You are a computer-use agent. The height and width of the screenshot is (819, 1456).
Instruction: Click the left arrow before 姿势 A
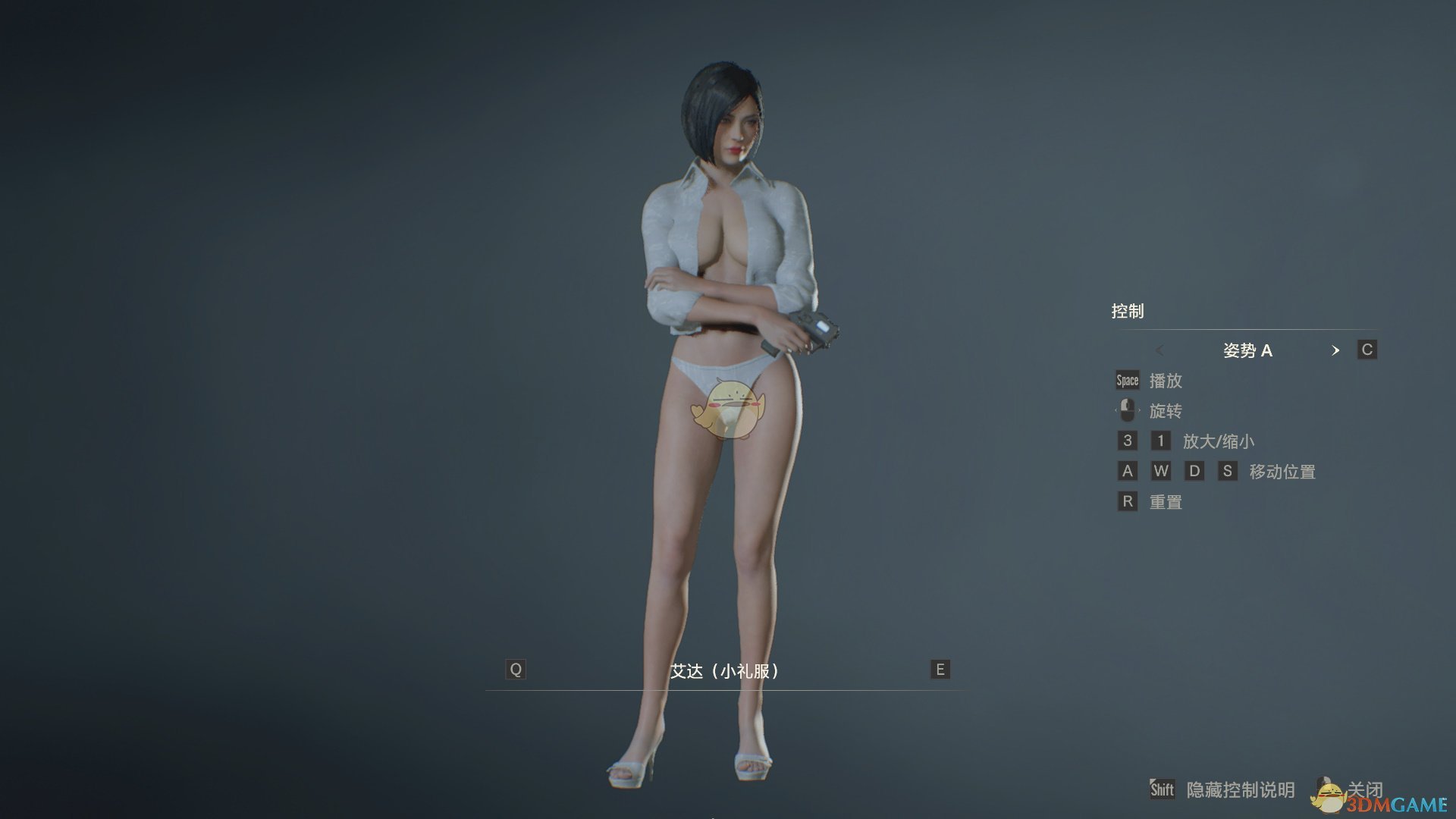[x=1161, y=350]
